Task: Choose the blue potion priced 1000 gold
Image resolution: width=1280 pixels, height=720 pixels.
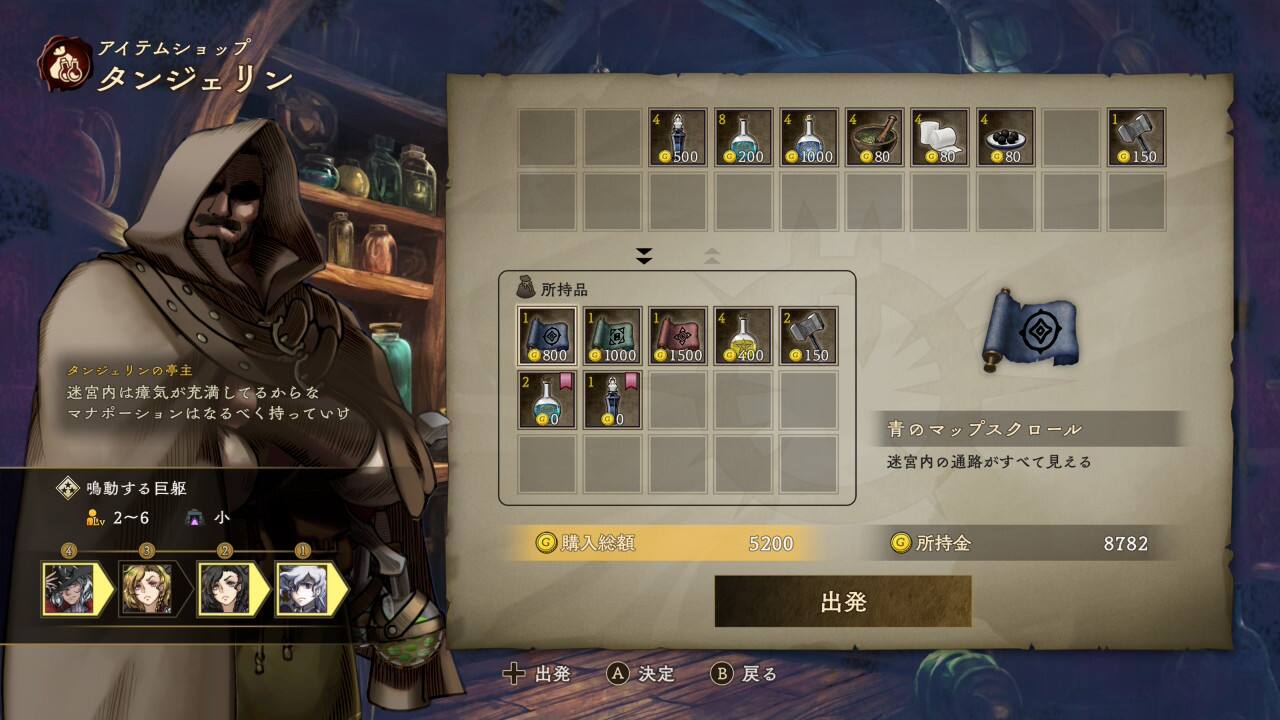Action: tap(809, 137)
